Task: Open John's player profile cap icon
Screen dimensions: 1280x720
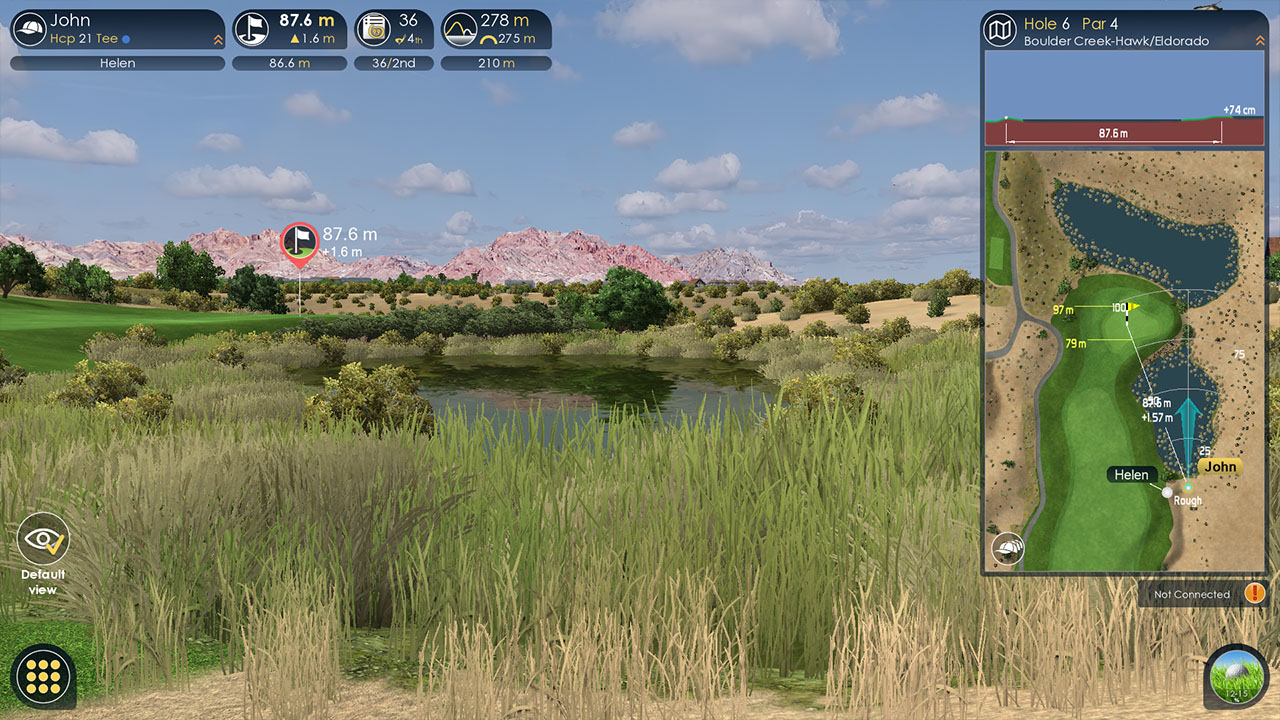Action: point(31,29)
